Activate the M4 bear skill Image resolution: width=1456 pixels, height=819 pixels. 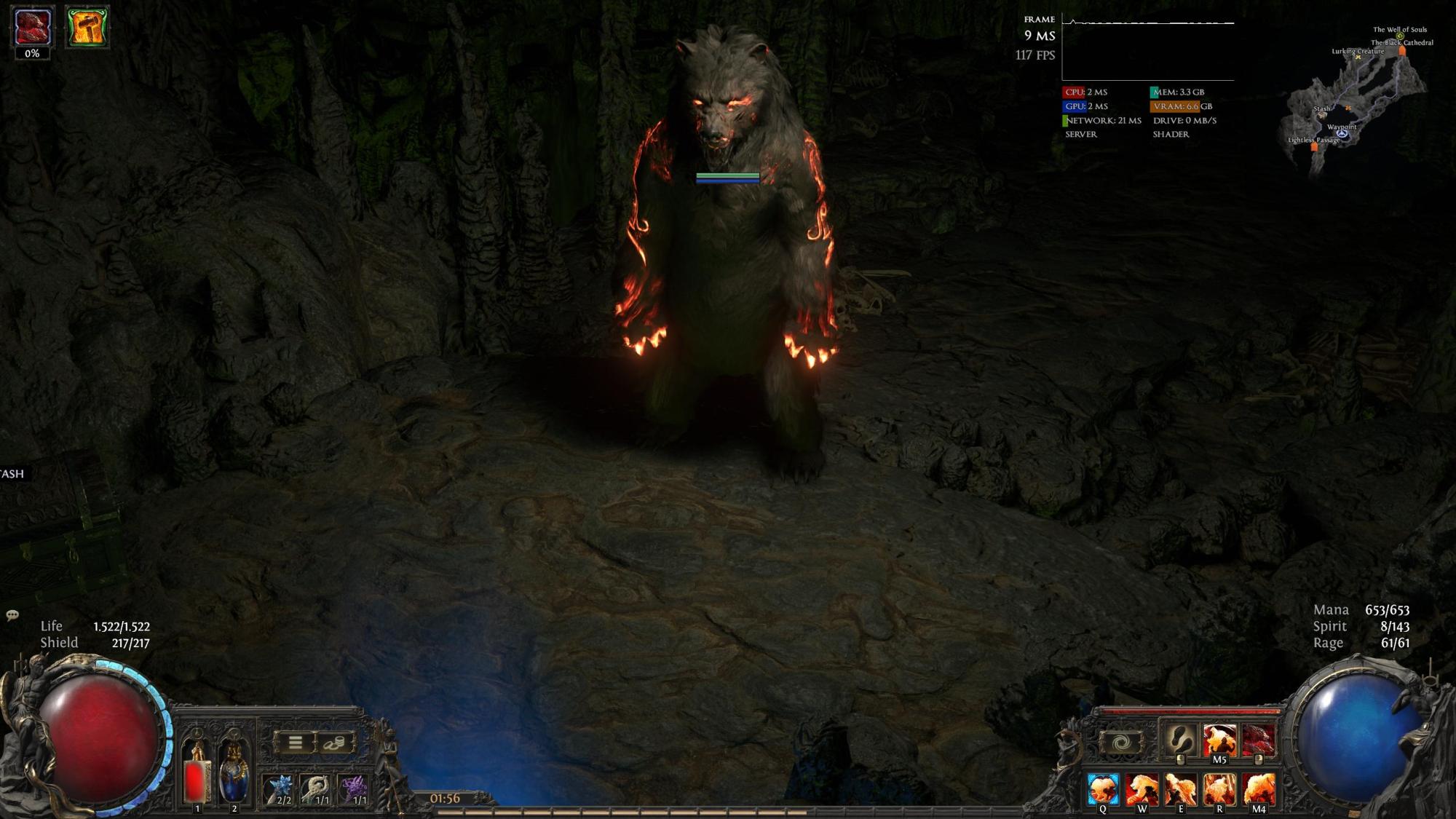tap(1259, 789)
